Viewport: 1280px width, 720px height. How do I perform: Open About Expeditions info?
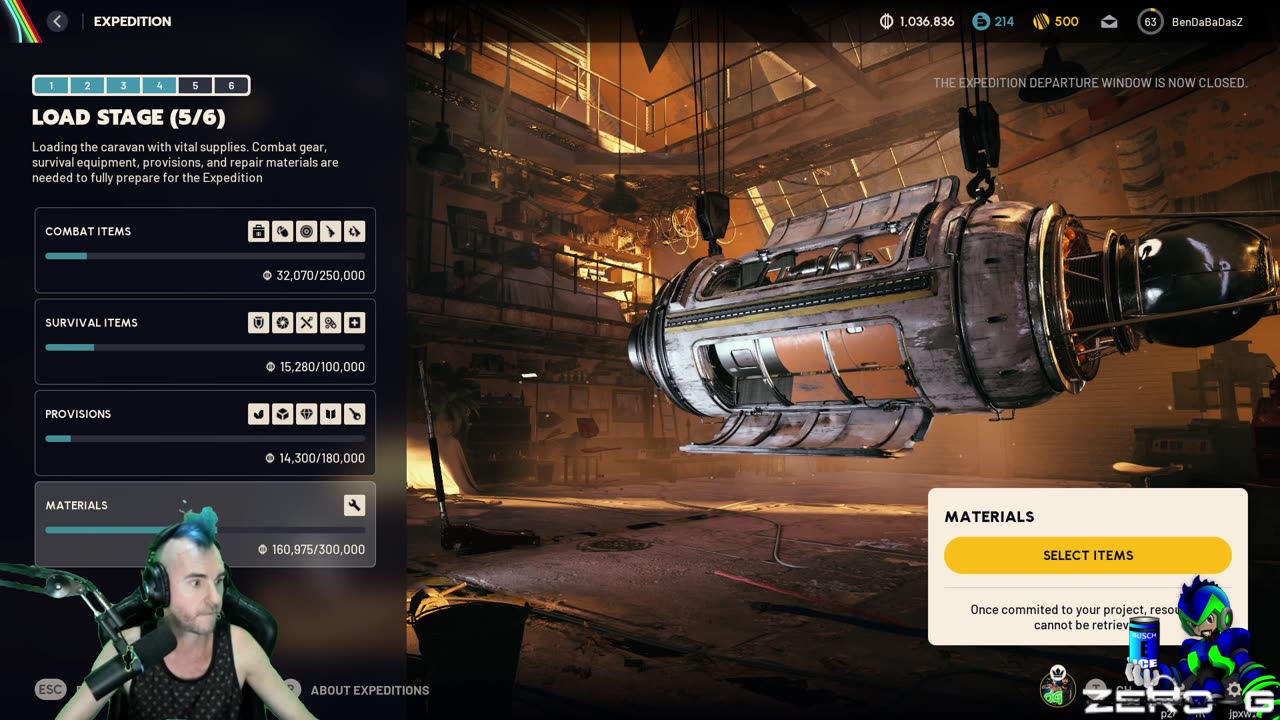[369, 690]
